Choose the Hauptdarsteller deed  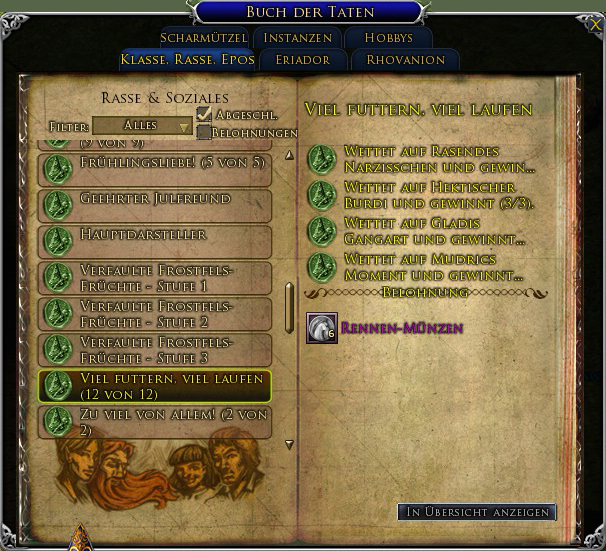(155, 241)
